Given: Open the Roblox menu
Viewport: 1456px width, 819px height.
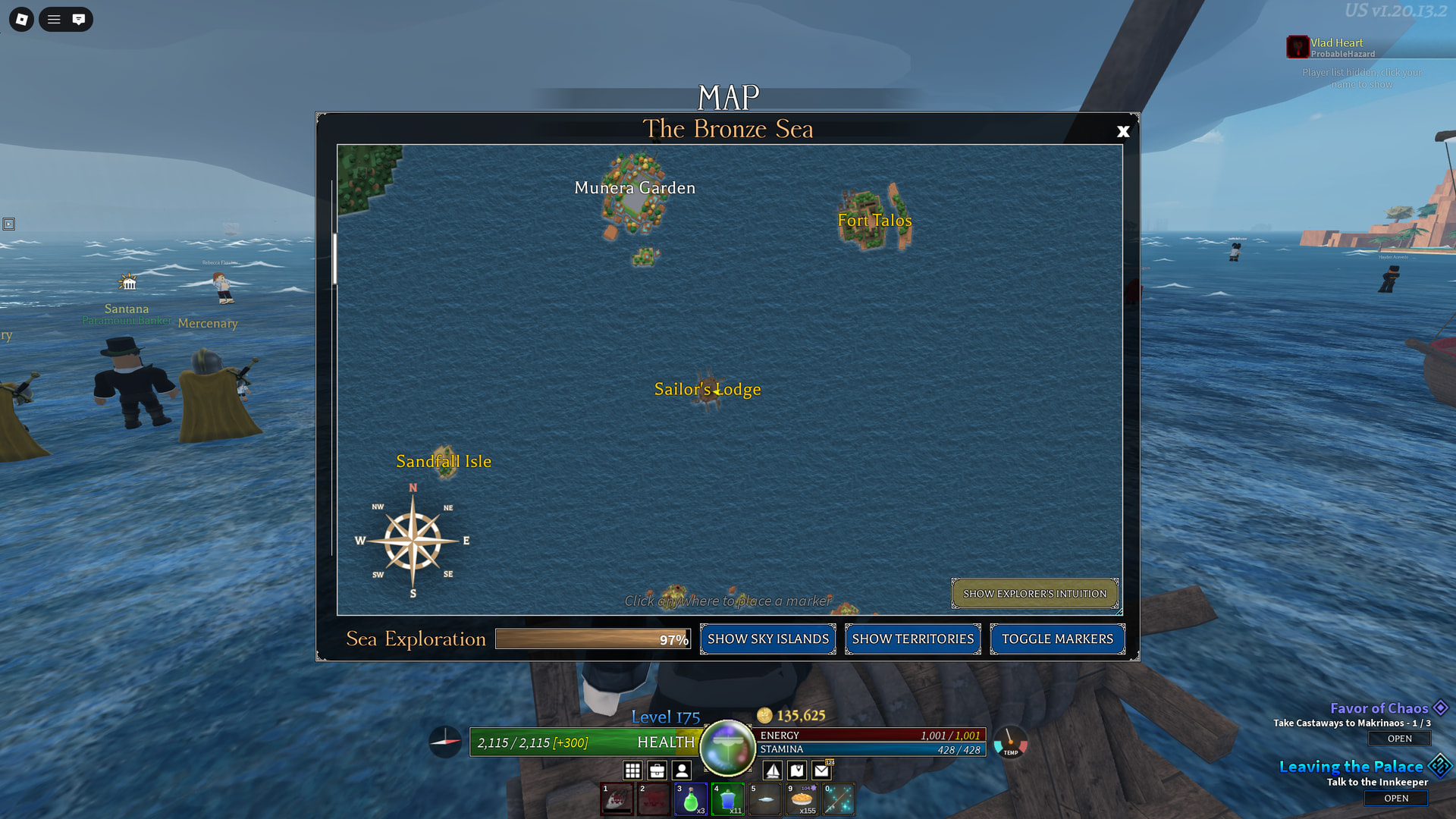Looking at the screenshot, I should (x=21, y=20).
